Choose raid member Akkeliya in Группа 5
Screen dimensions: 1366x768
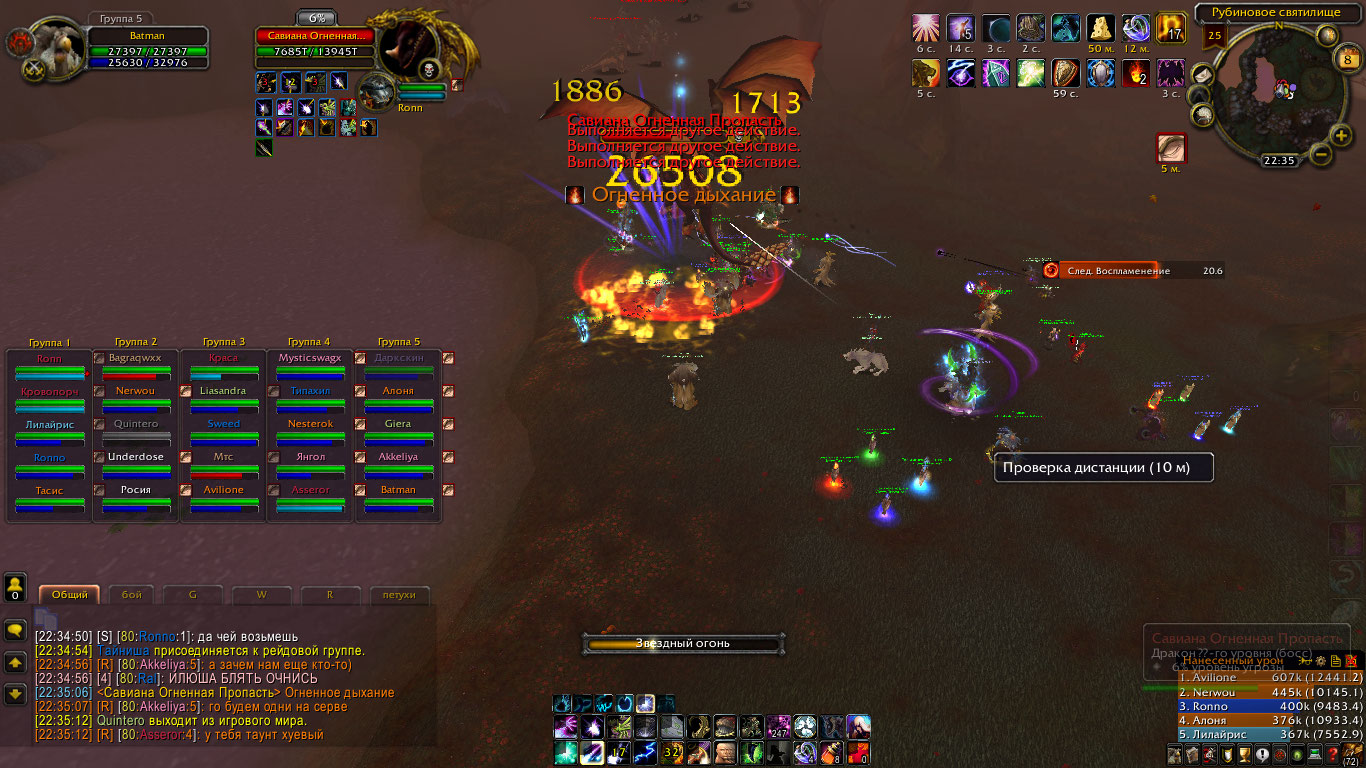(398, 457)
